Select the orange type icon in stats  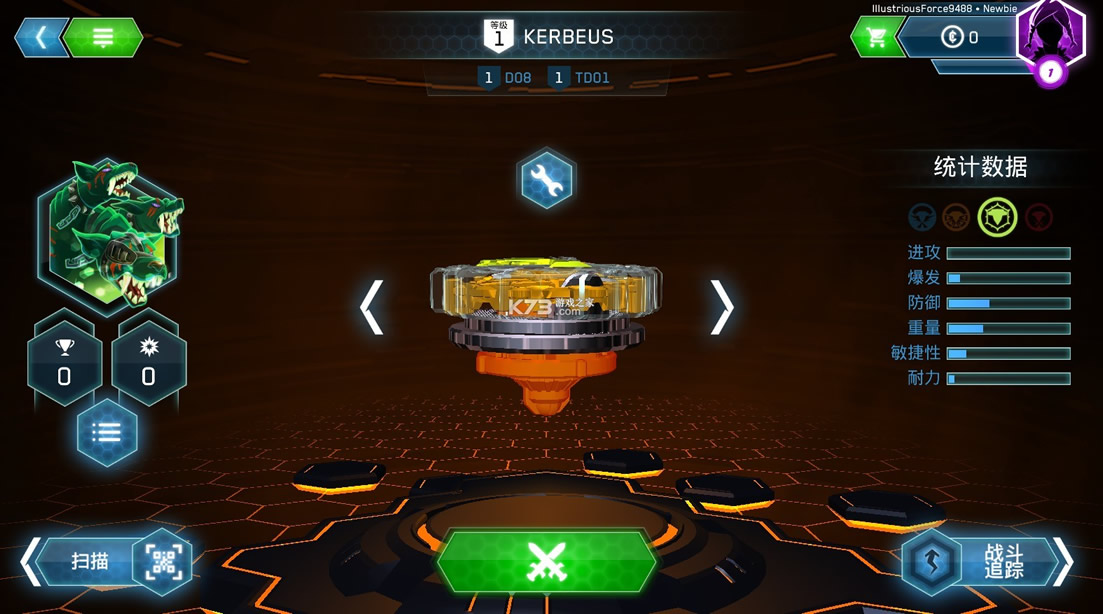point(957,217)
